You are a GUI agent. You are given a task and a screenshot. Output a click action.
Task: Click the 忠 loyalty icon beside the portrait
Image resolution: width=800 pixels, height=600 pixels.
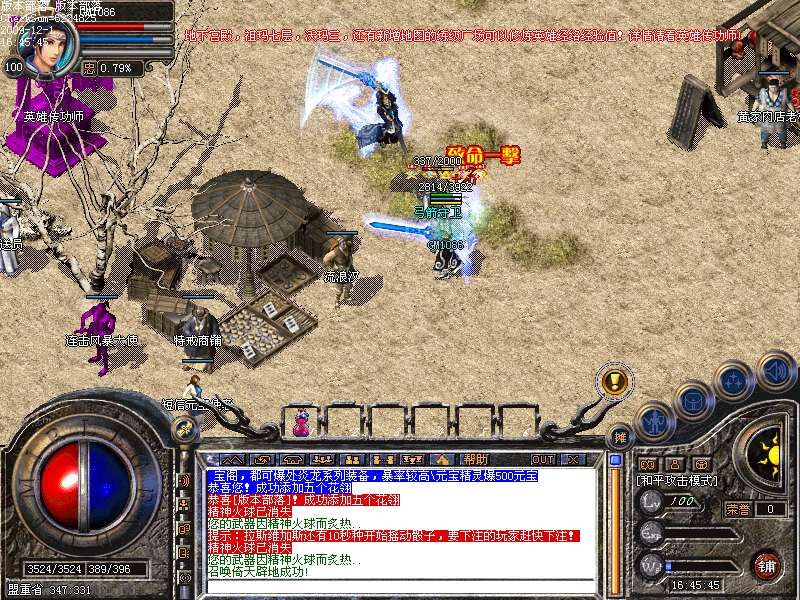89,69
